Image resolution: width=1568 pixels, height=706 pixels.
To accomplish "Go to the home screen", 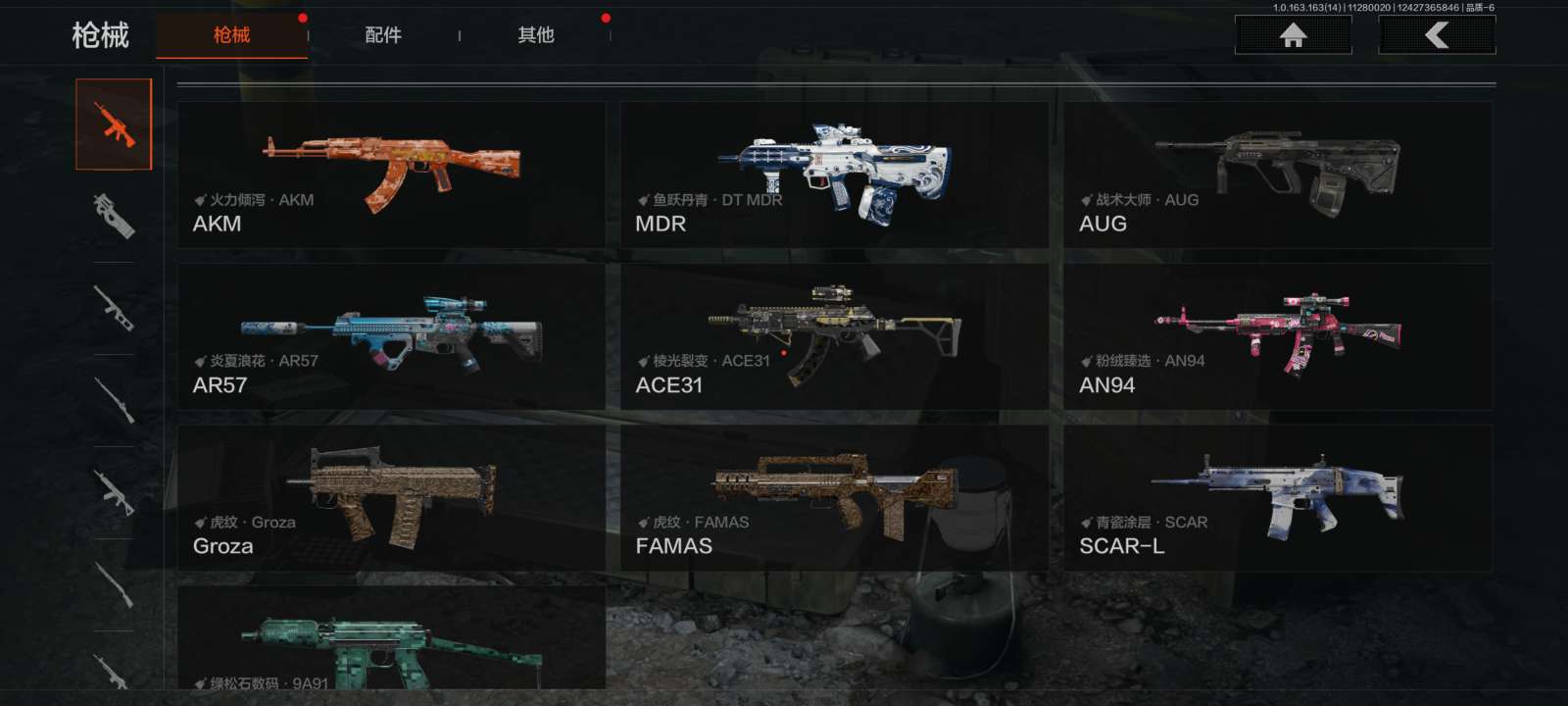I will tap(1293, 36).
